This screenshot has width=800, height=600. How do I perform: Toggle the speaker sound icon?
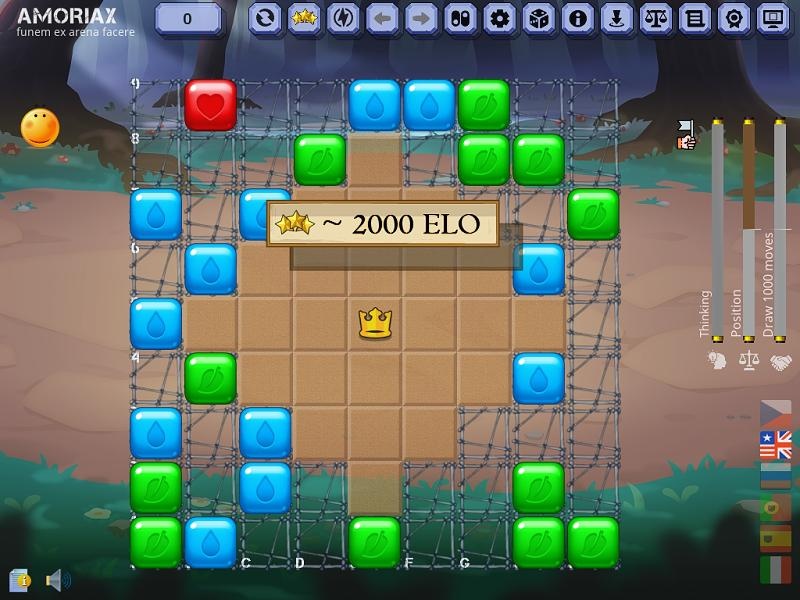click(56, 579)
